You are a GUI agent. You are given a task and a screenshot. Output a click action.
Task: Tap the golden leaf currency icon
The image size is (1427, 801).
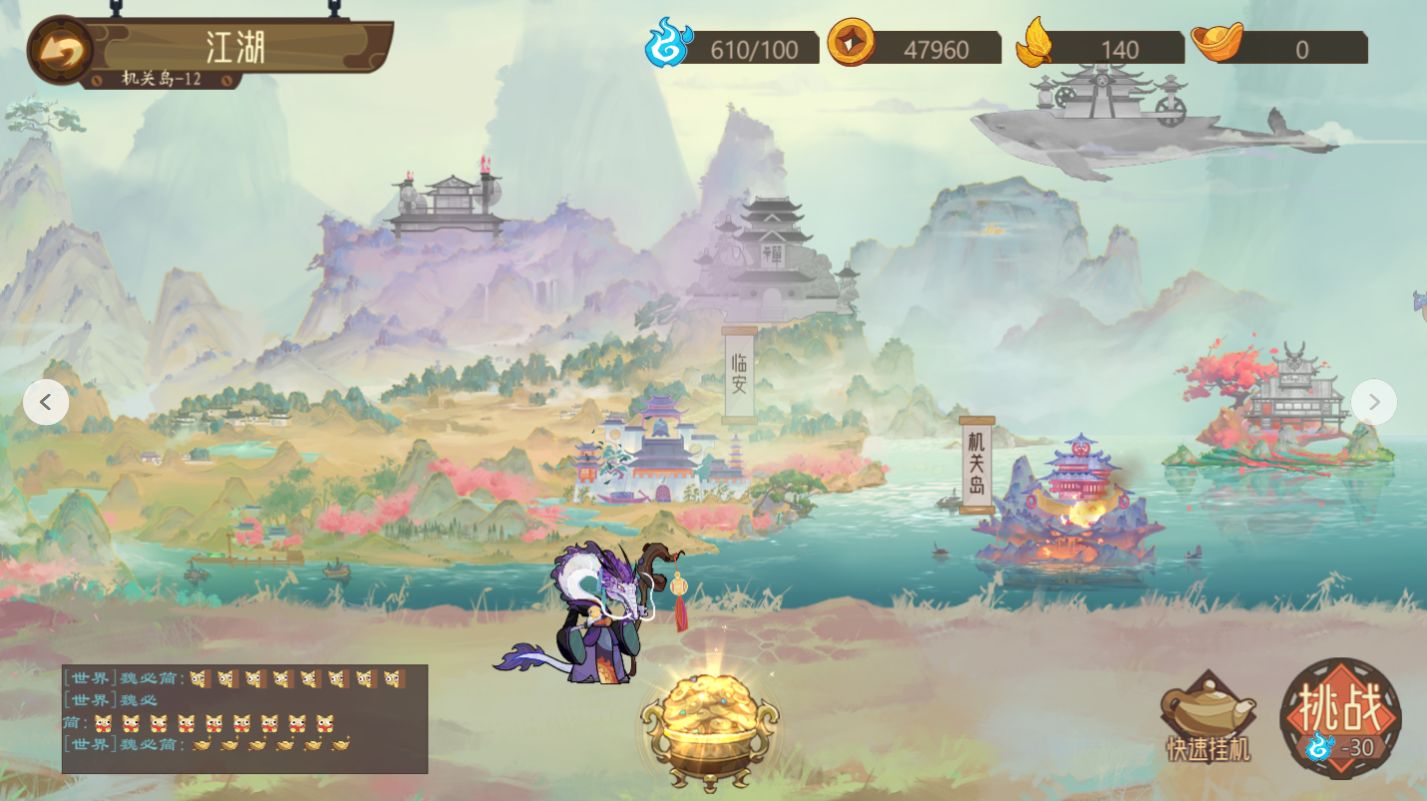click(1036, 42)
